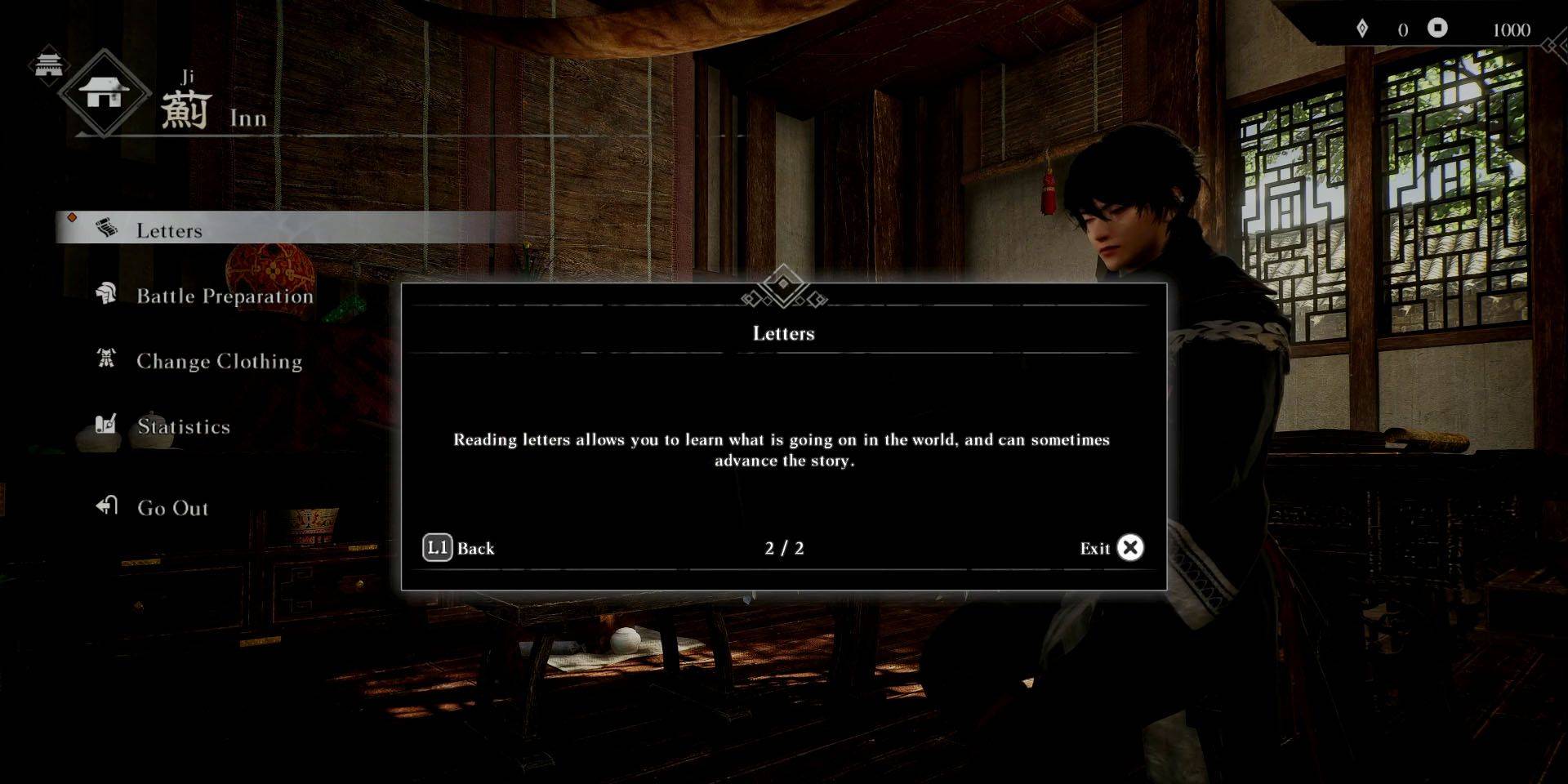Screen dimensions: 1568x784
Task: Open Statistics from the inn menu
Action: click(183, 426)
